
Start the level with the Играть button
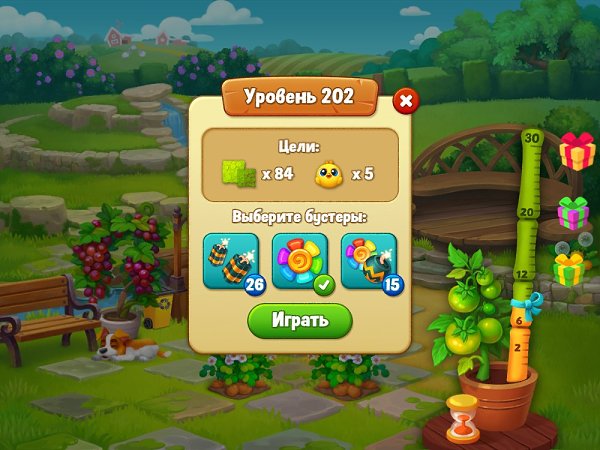pyautogui.click(x=300, y=321)
